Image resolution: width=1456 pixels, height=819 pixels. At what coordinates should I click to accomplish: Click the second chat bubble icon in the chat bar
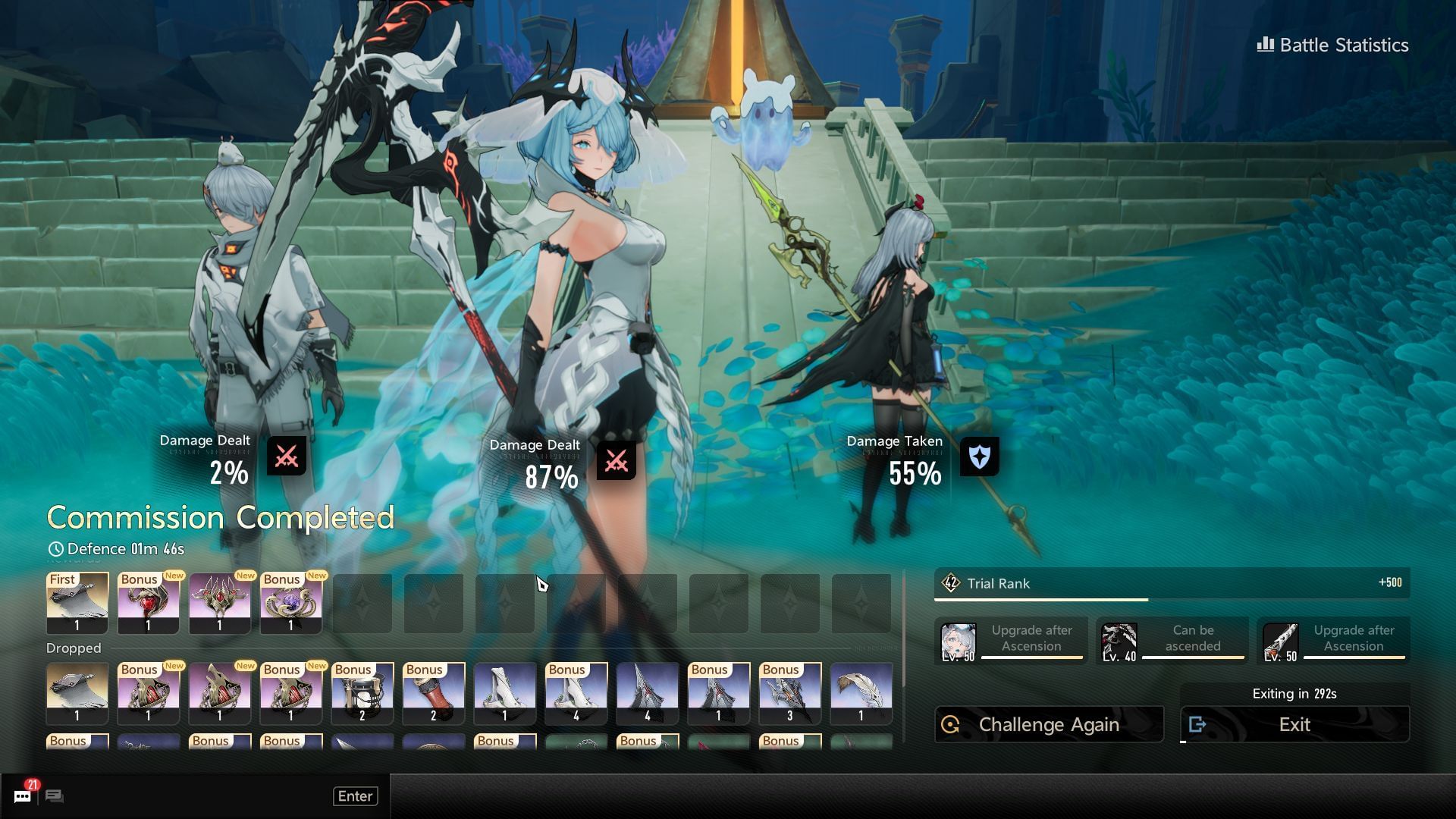pyautogui.click(x=53, y=795)
